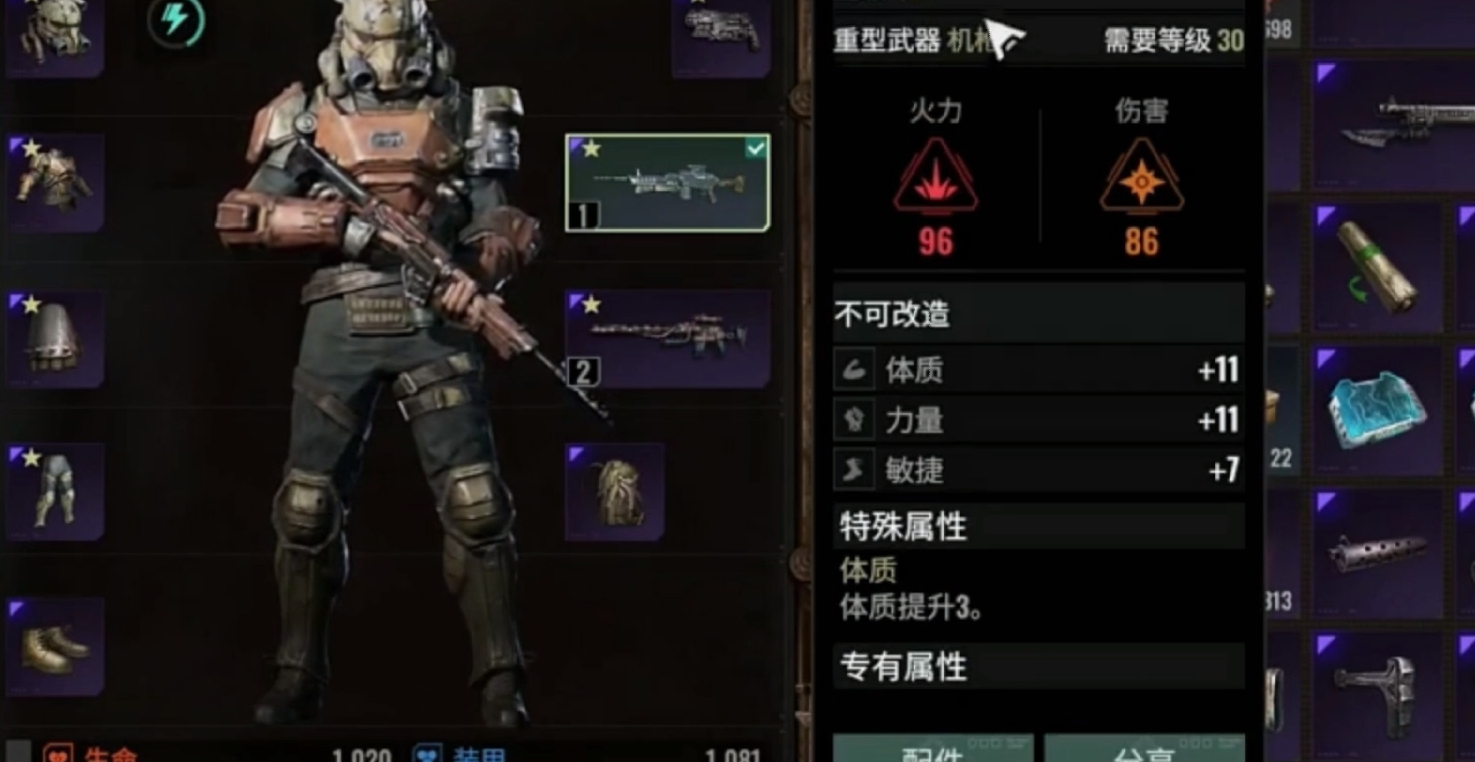Screen dimensions: 1475x762
Task: Click the lightning bolt energy icon
Action: tap(176, 21)
